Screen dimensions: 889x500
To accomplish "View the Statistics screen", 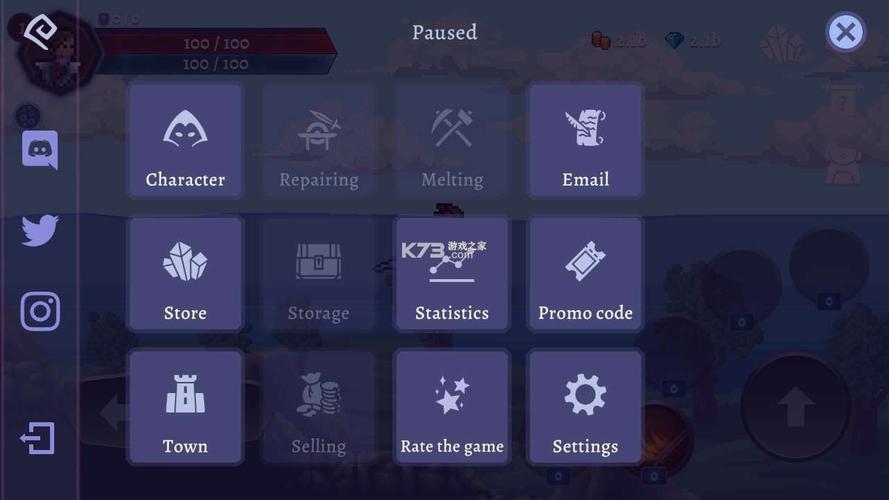I will tap(452, 274).
